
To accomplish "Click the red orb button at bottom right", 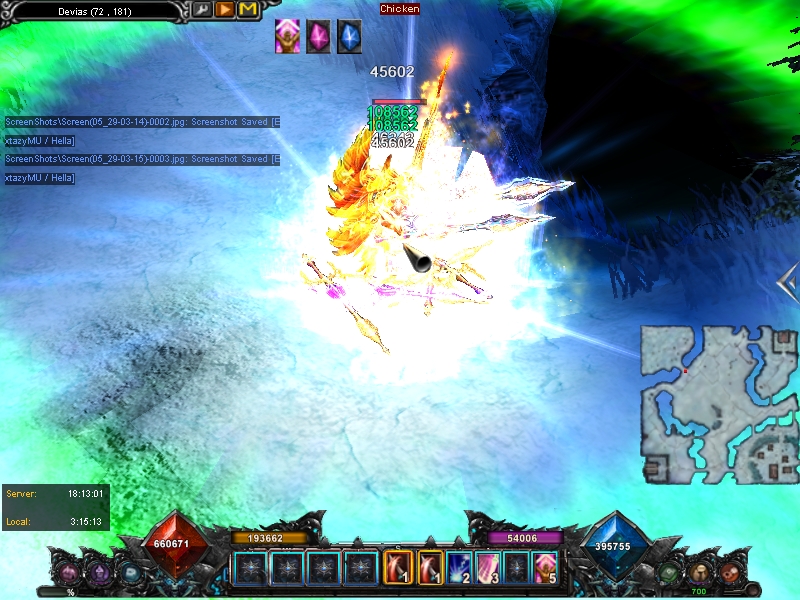I will pyautogui.click(x=731, y=573).
